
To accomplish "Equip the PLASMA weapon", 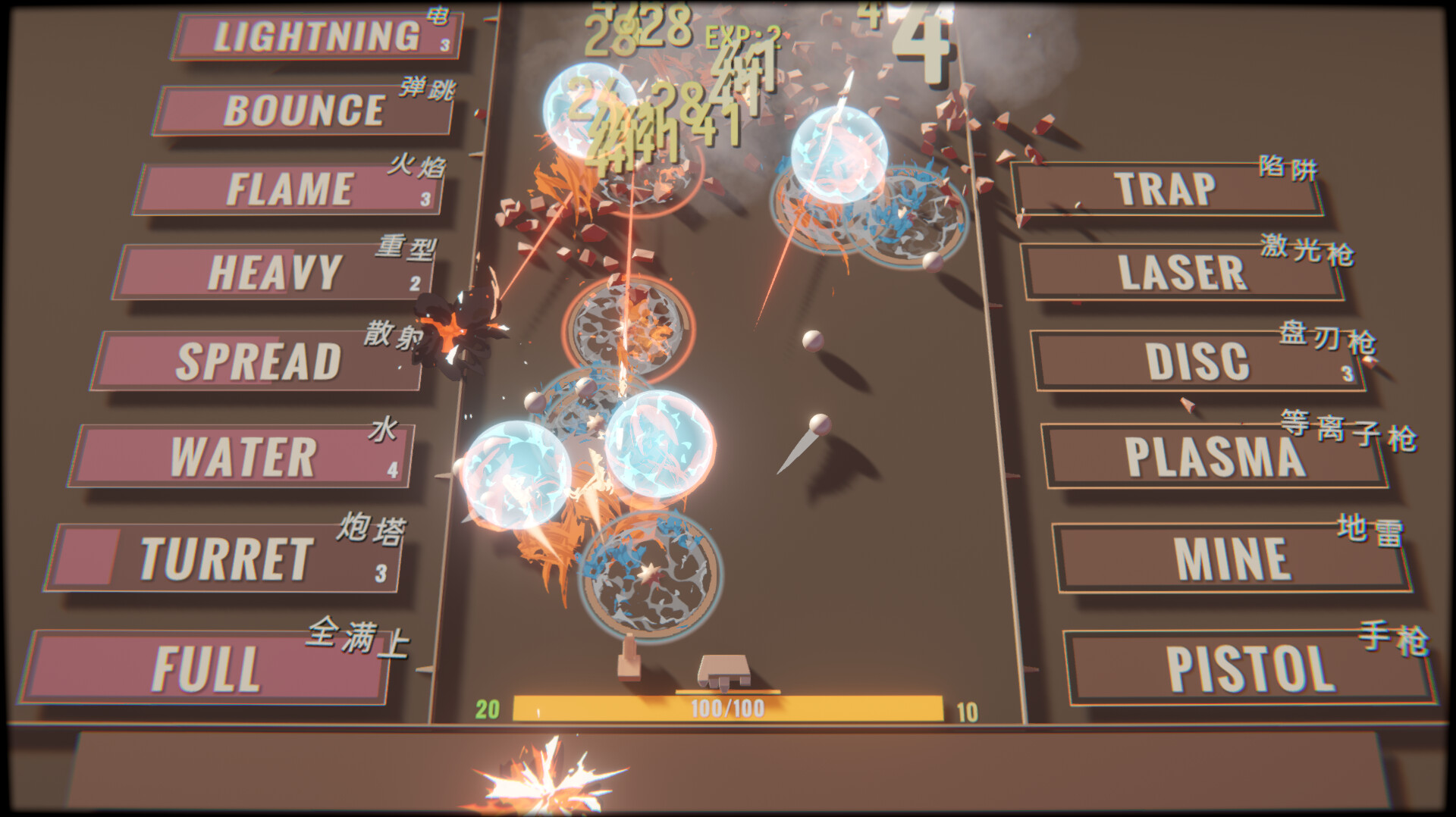I will pos(1215,457).
